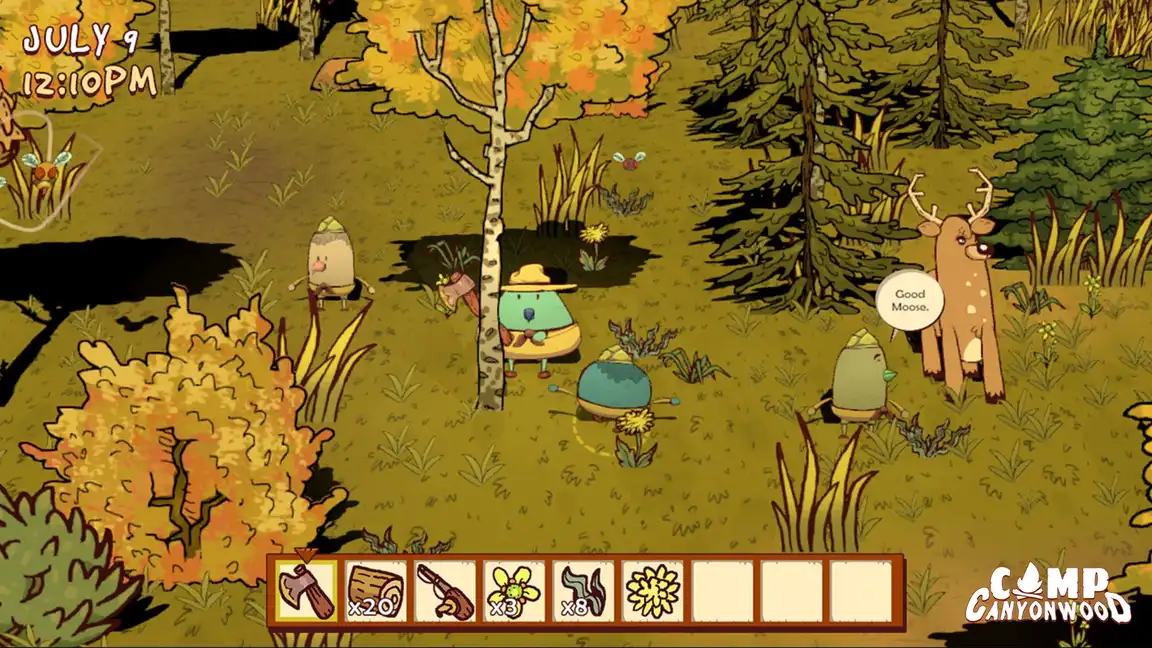This screenshot has width=1152, height=648.
Task: Select the axe in the hotbar
Action: click(x=307, y=591)
